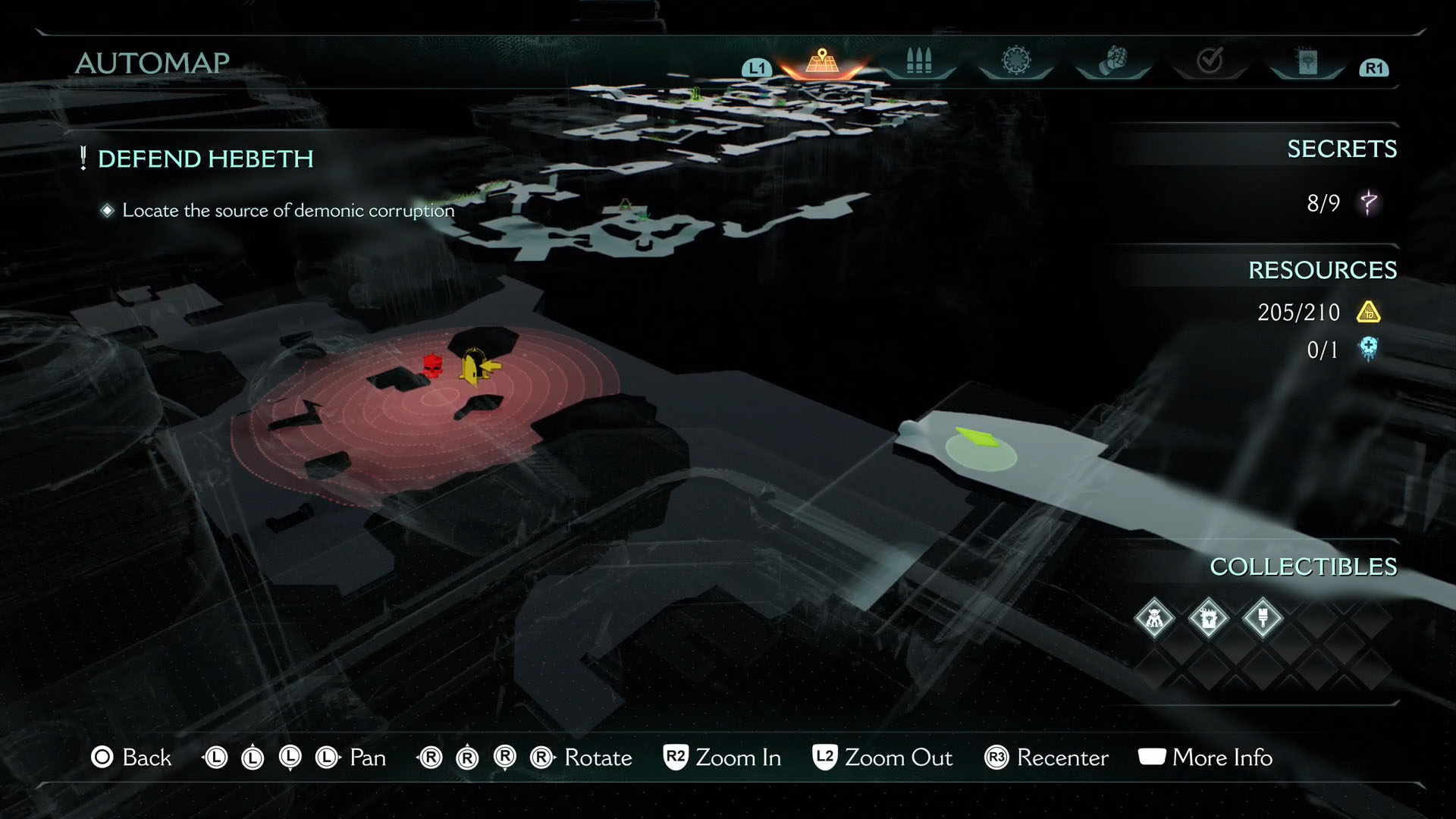Click the R1 shoulder button indicator

[x=1374, y=67]
